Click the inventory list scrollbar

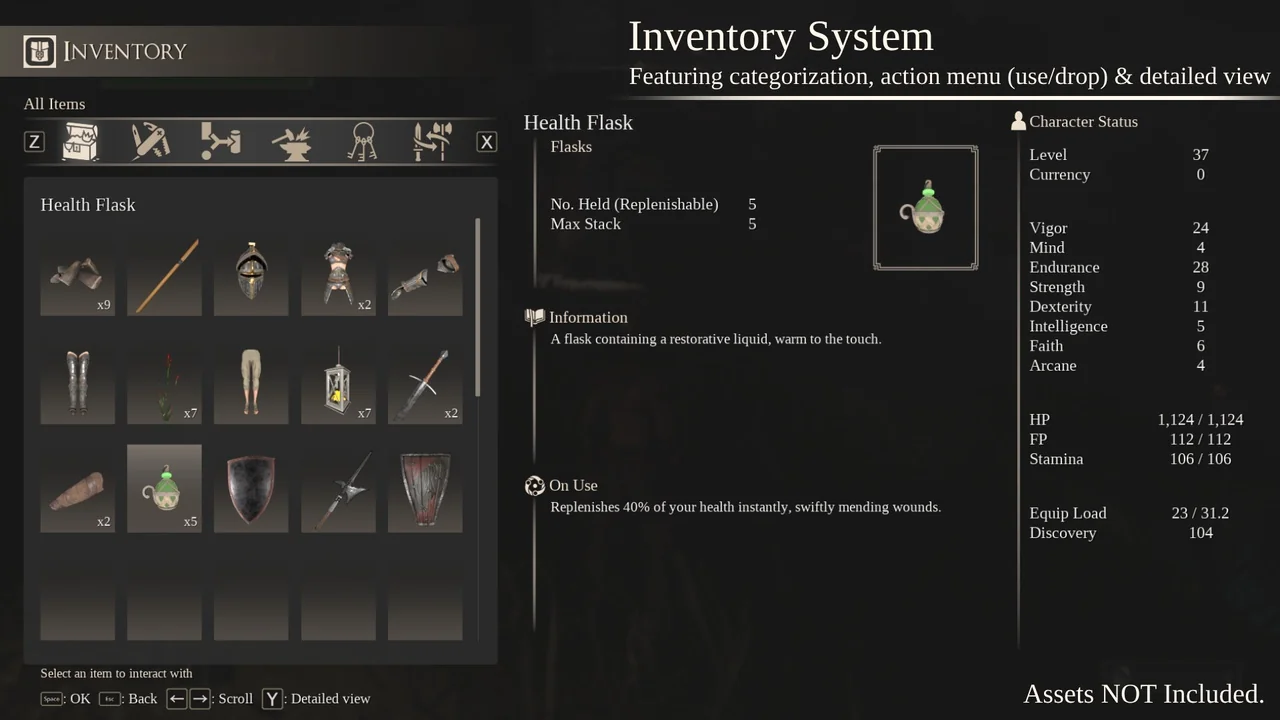coord(479,300)
